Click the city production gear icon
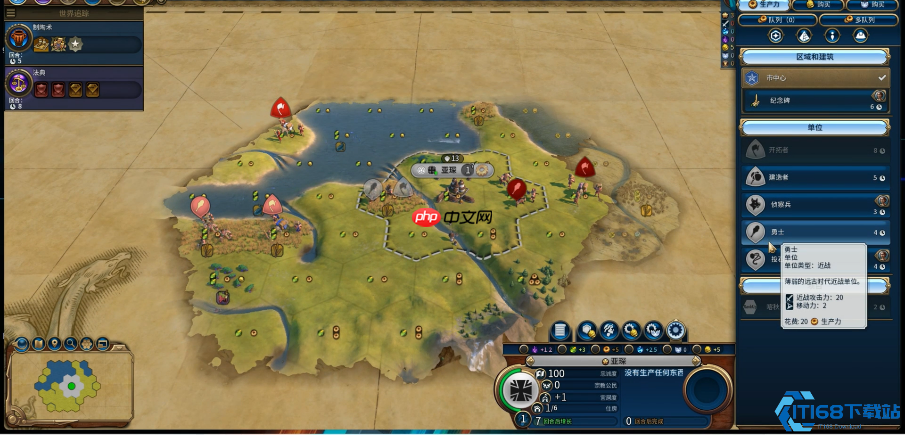The height and width of the screenshot is (435, 905). (677, 330)
